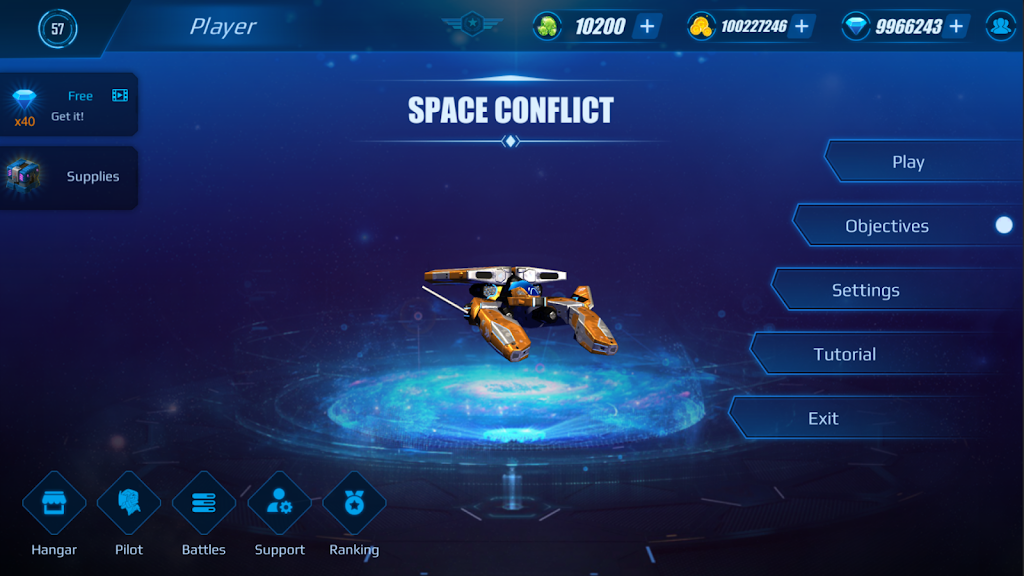Go to the Pilot screen
The image size is (1024, 576).
coord(129,503)
